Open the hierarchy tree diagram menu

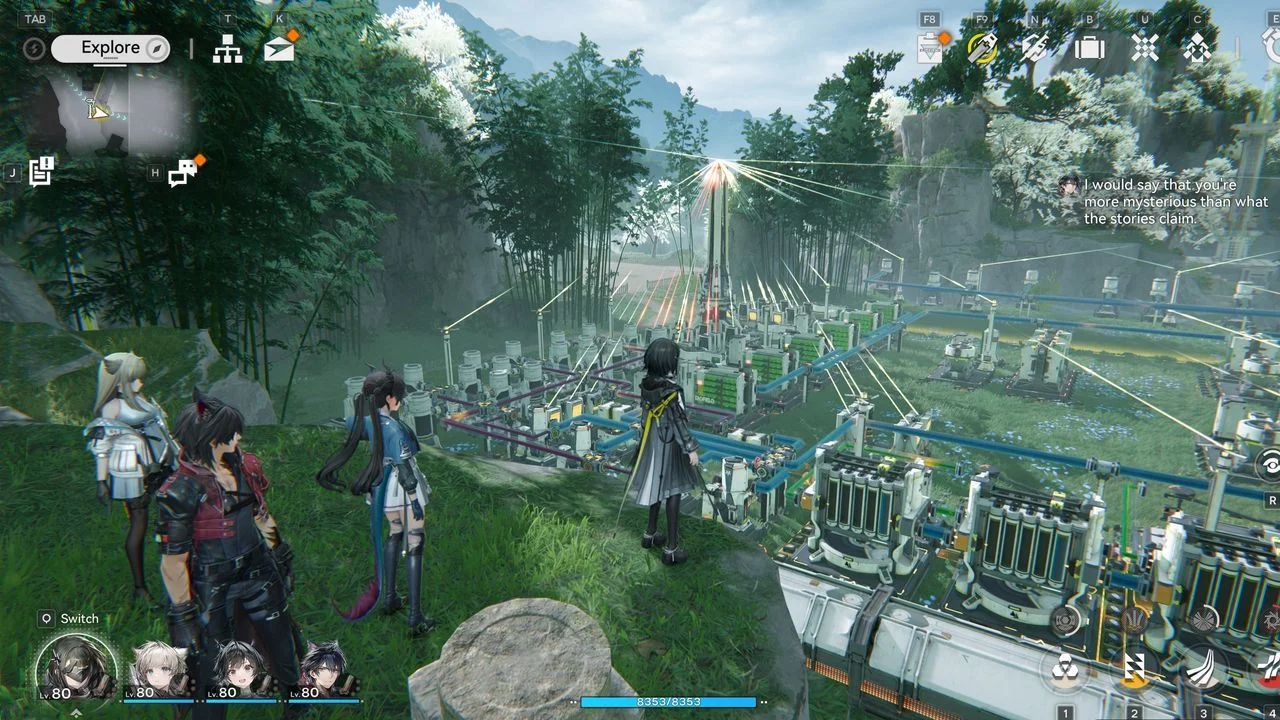228,48
